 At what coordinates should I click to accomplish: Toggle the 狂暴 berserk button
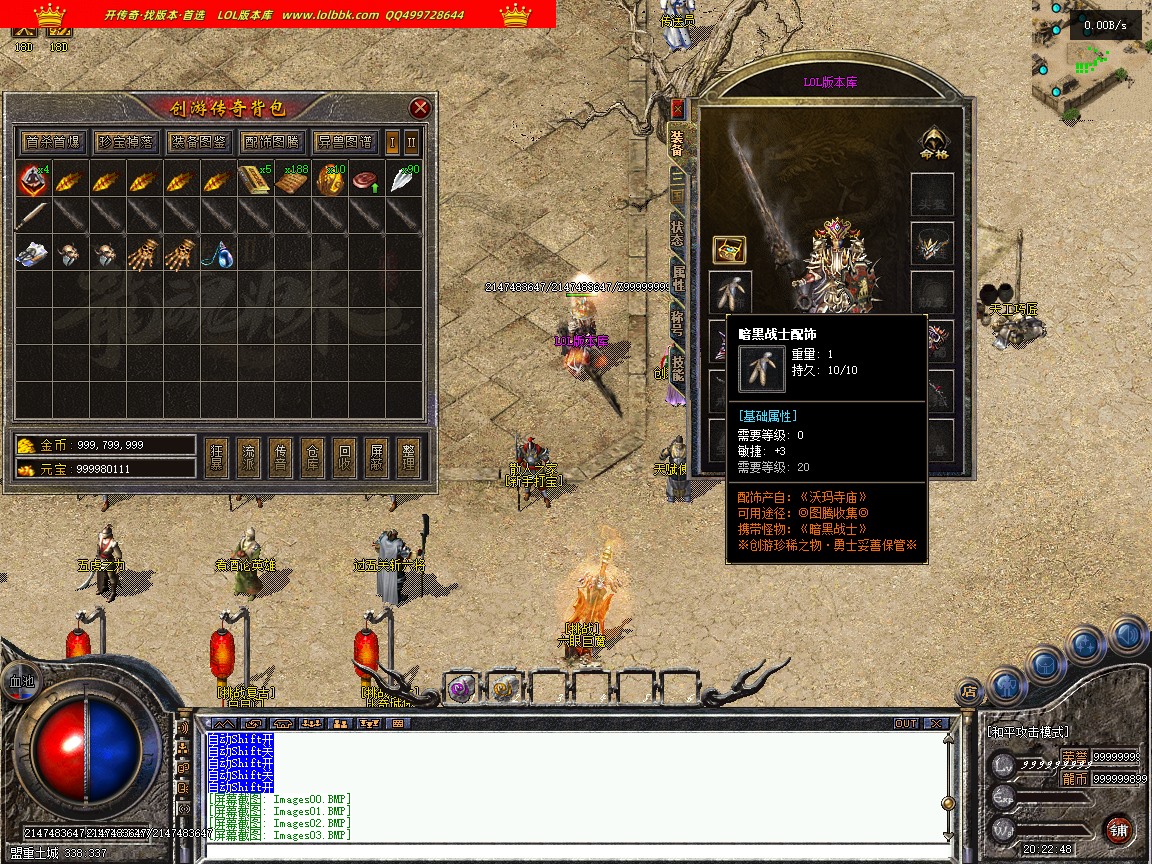216,458
